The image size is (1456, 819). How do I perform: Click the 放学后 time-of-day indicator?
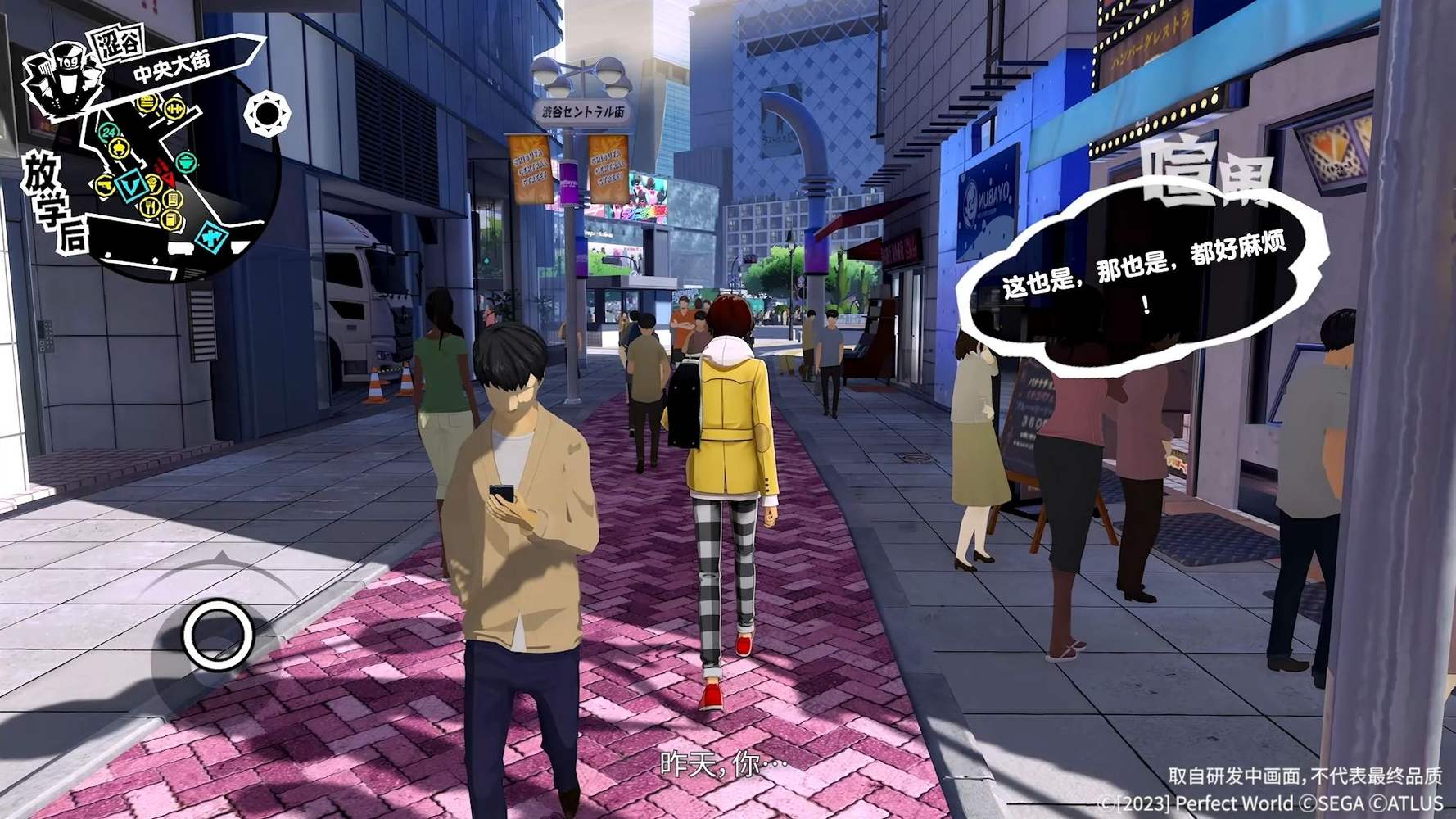click(x=51, y=205)
